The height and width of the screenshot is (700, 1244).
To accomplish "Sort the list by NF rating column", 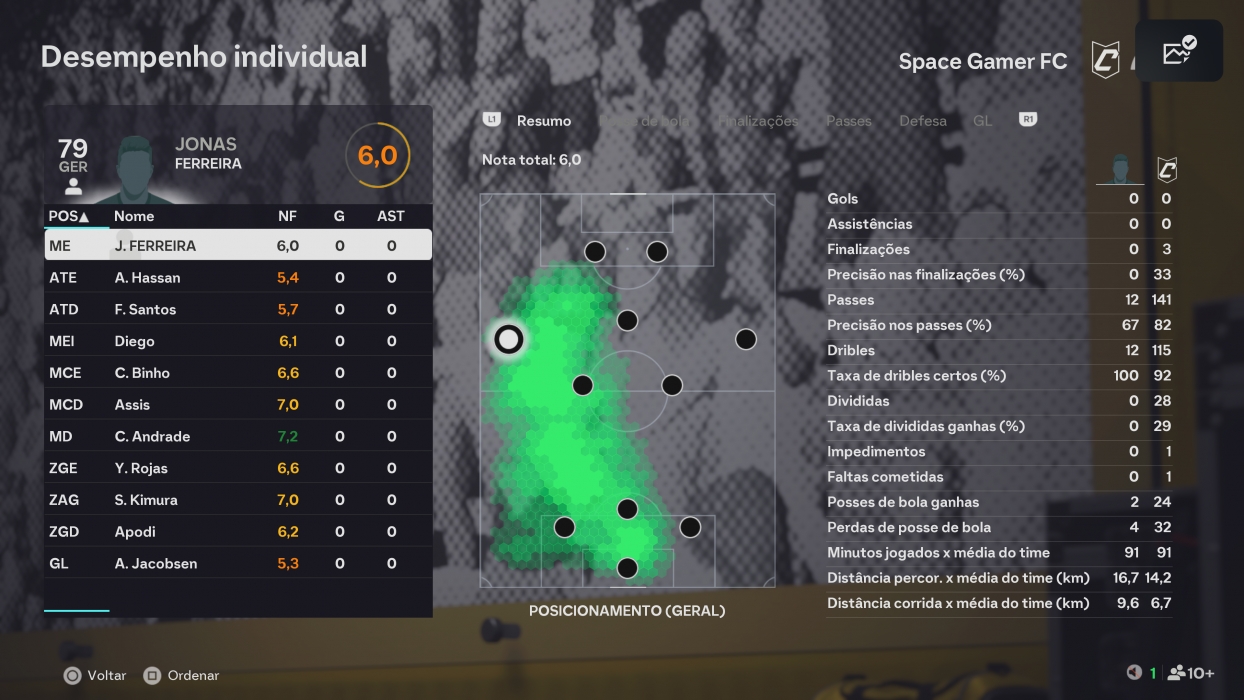I will (x=288, y=216).
